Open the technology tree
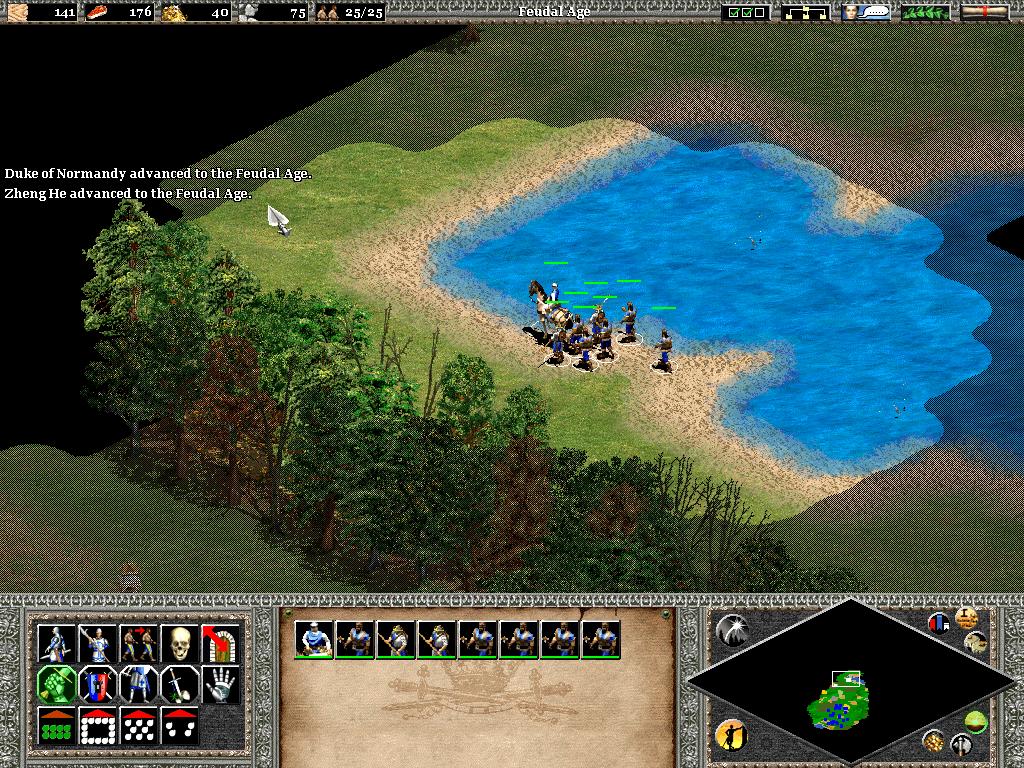 [x=806, y=13]
